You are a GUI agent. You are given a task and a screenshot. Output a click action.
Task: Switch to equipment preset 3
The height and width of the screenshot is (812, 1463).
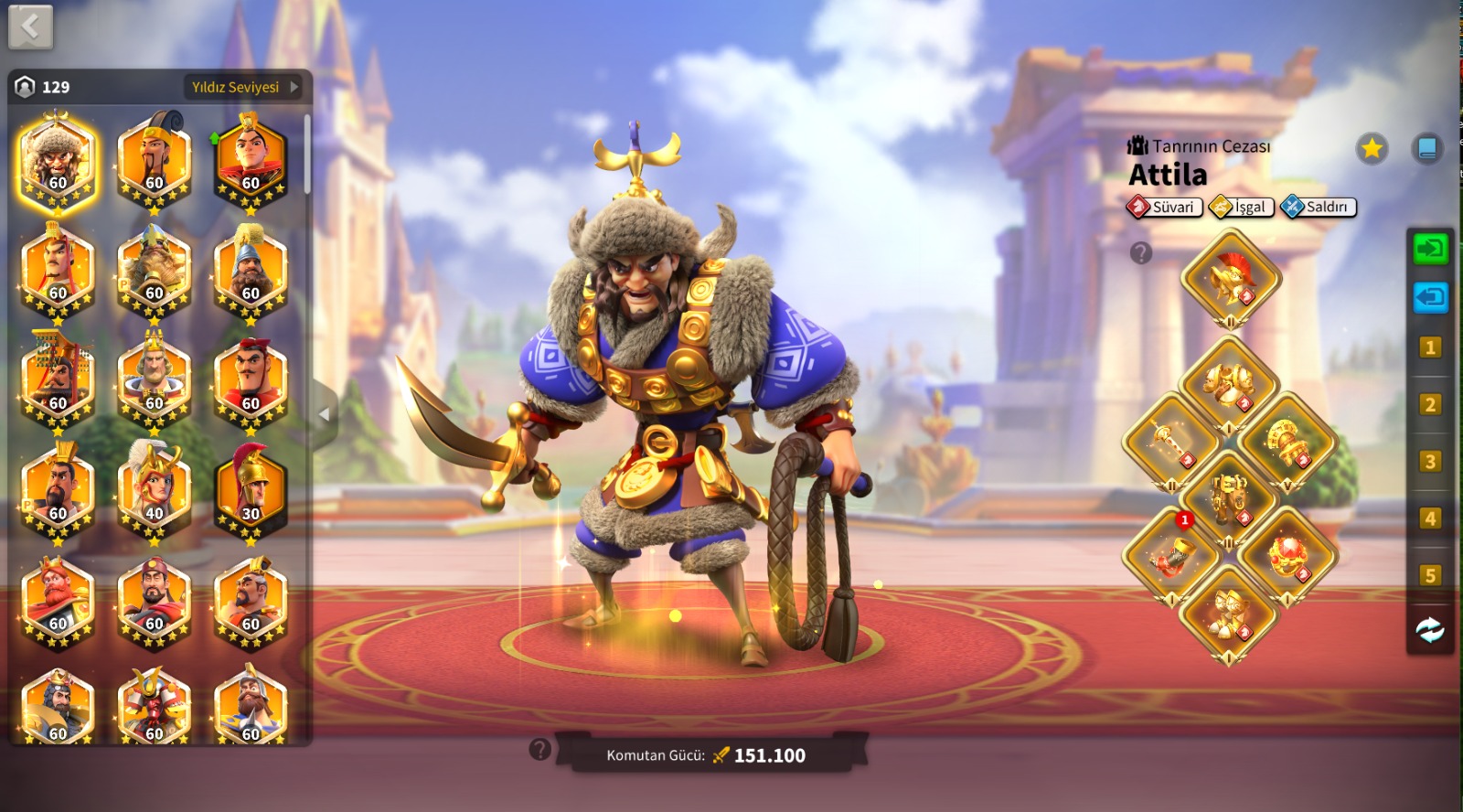click(1430, 462)
